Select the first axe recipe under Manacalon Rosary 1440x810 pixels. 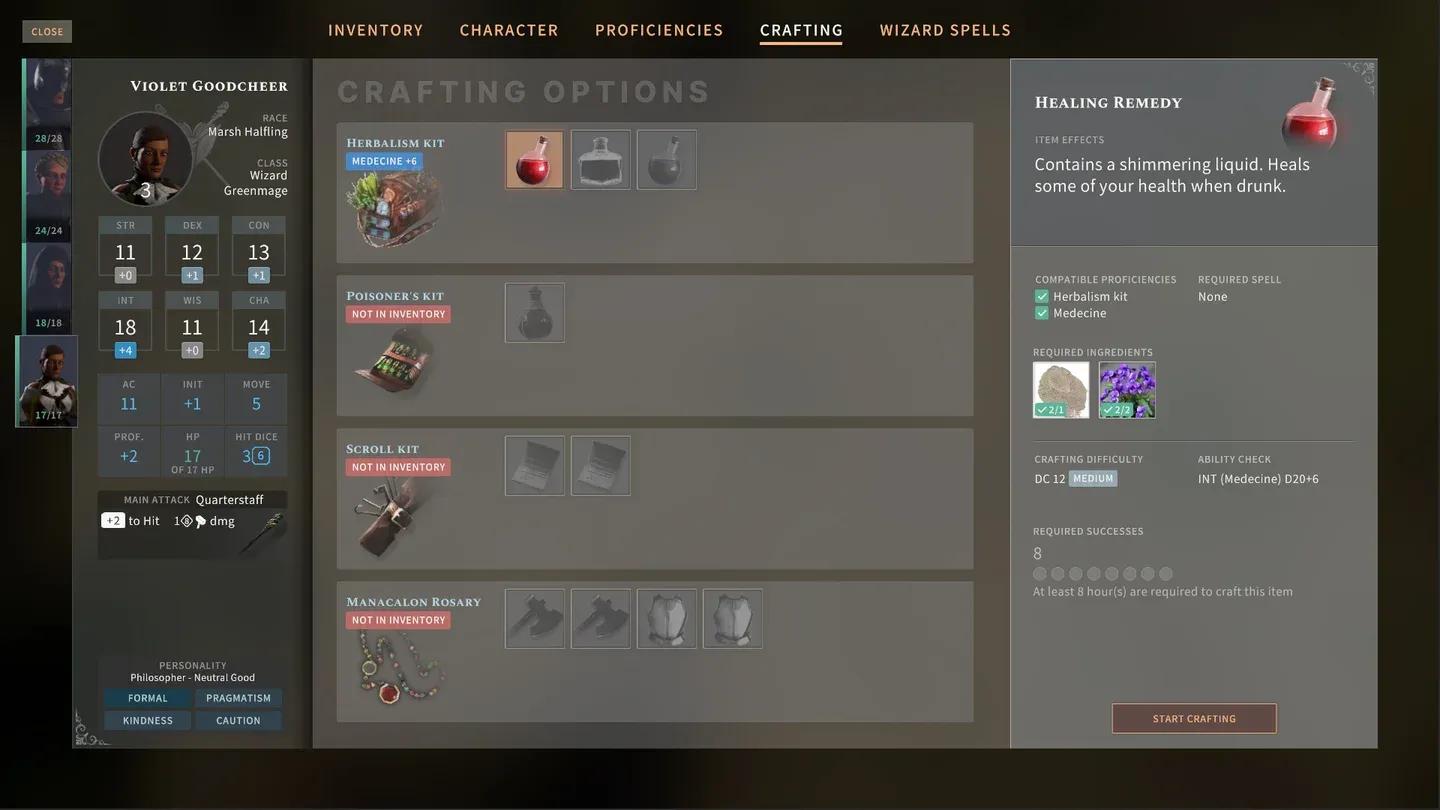pos(534,617)
